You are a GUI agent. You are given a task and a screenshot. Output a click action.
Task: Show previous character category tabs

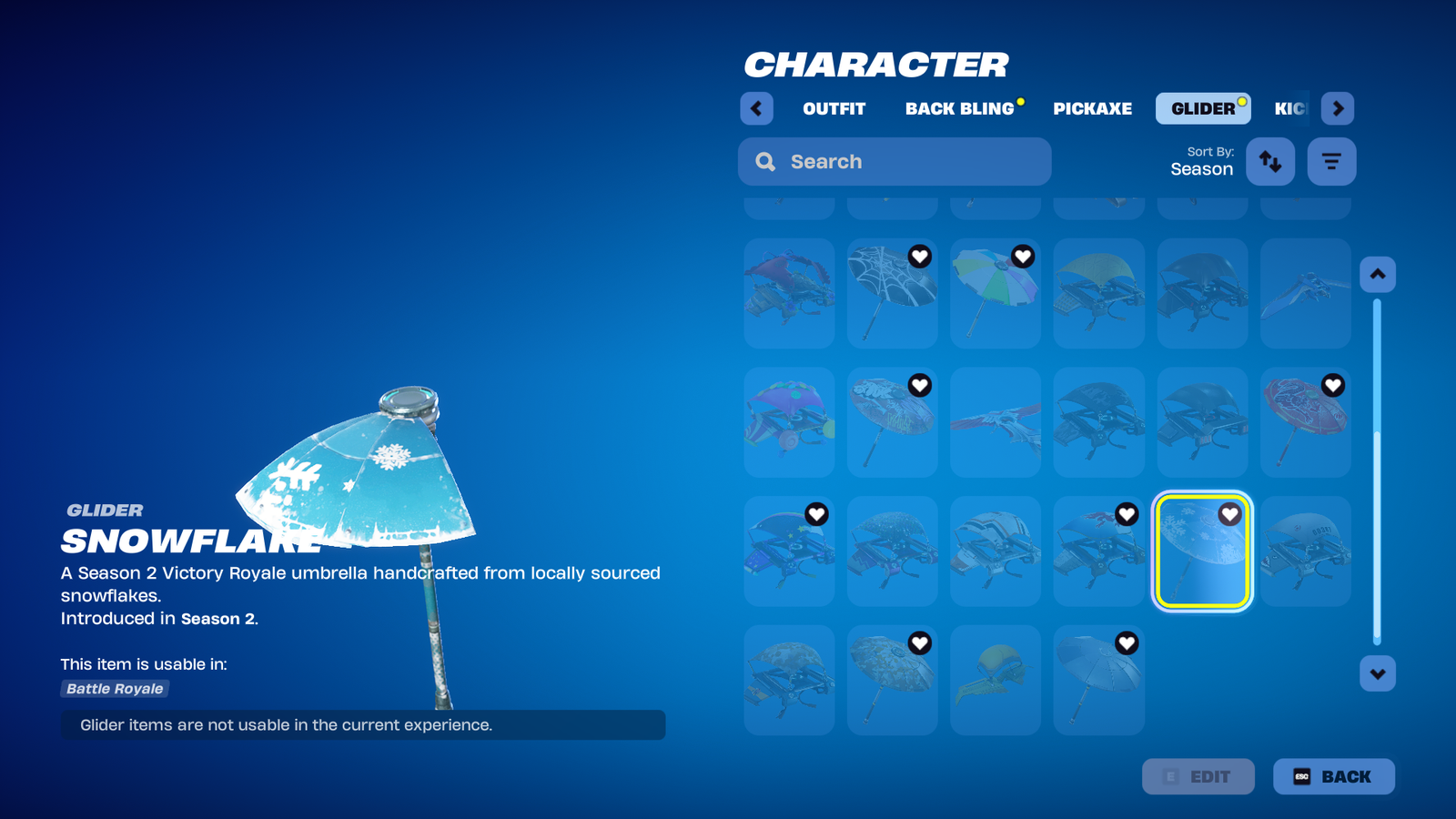tap(756, 108)
